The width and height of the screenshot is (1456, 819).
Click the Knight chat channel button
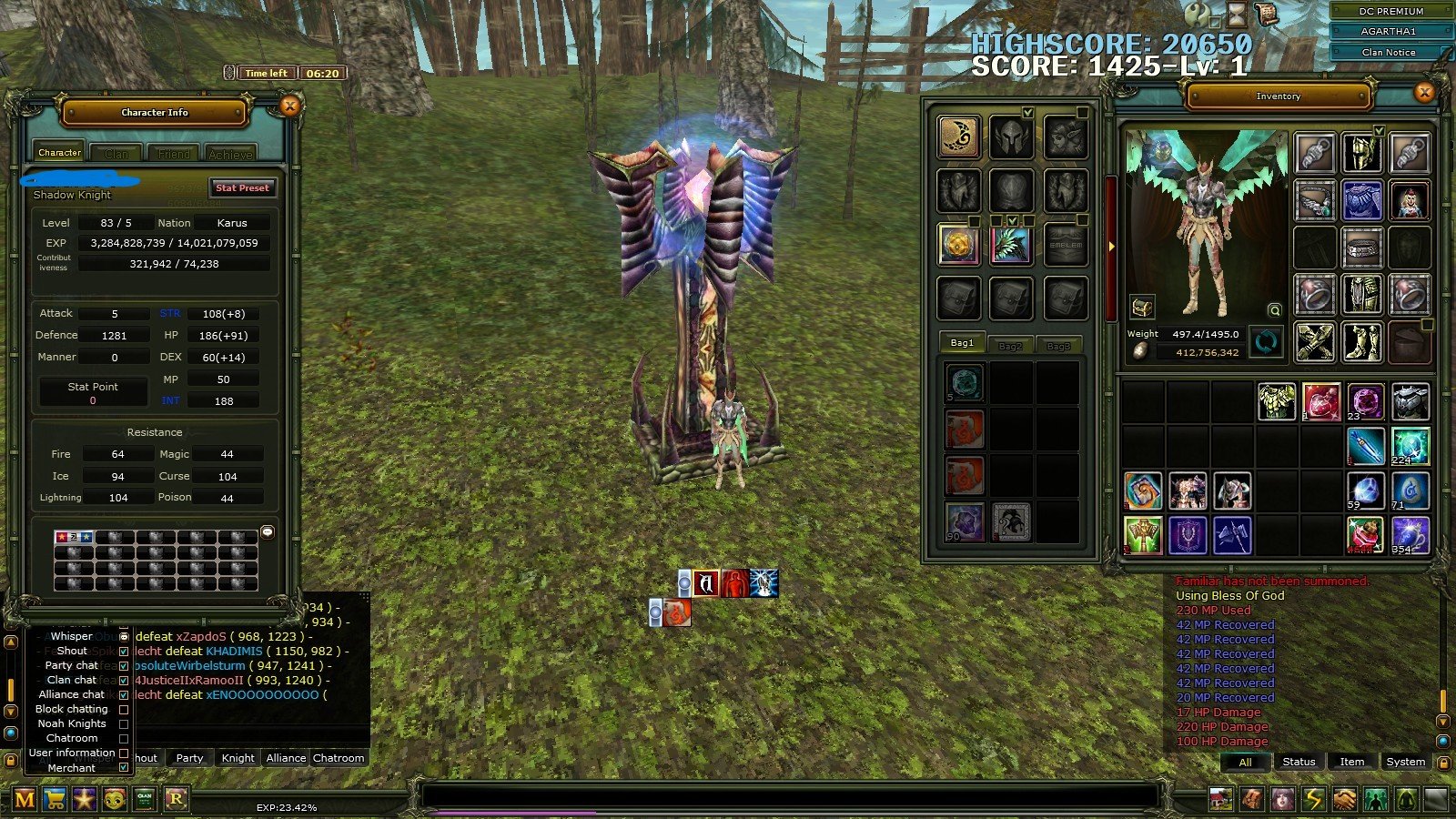coord(237,758)
